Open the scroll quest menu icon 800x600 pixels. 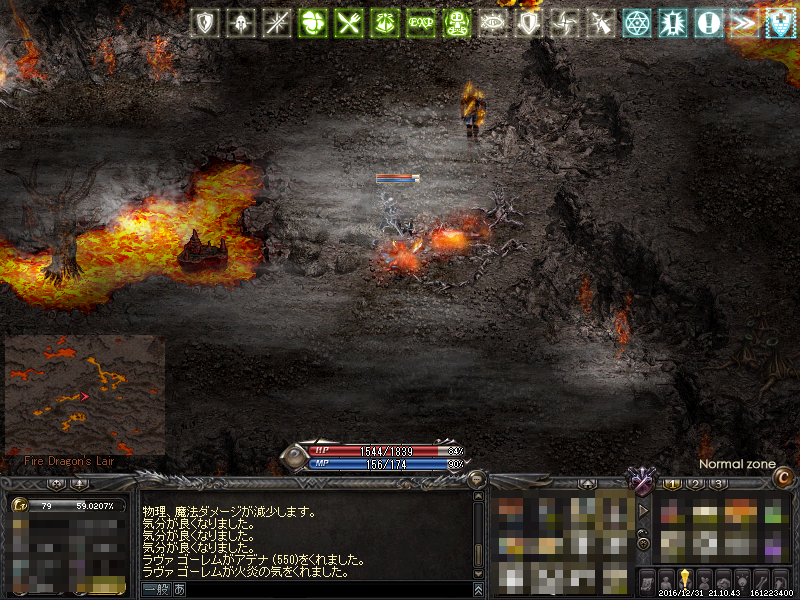(647, 580)
